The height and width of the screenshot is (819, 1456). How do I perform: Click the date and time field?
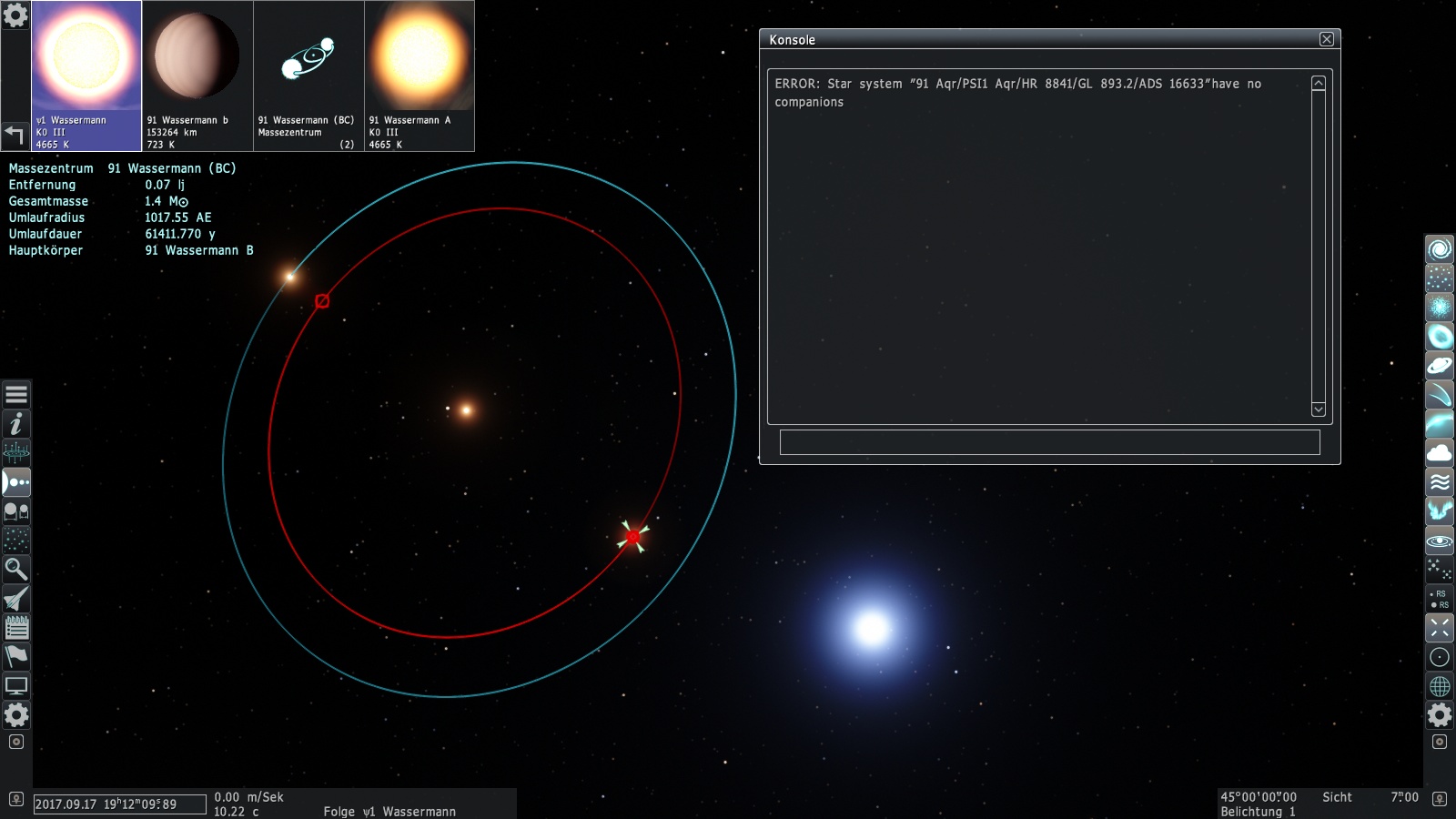[119, 804]
